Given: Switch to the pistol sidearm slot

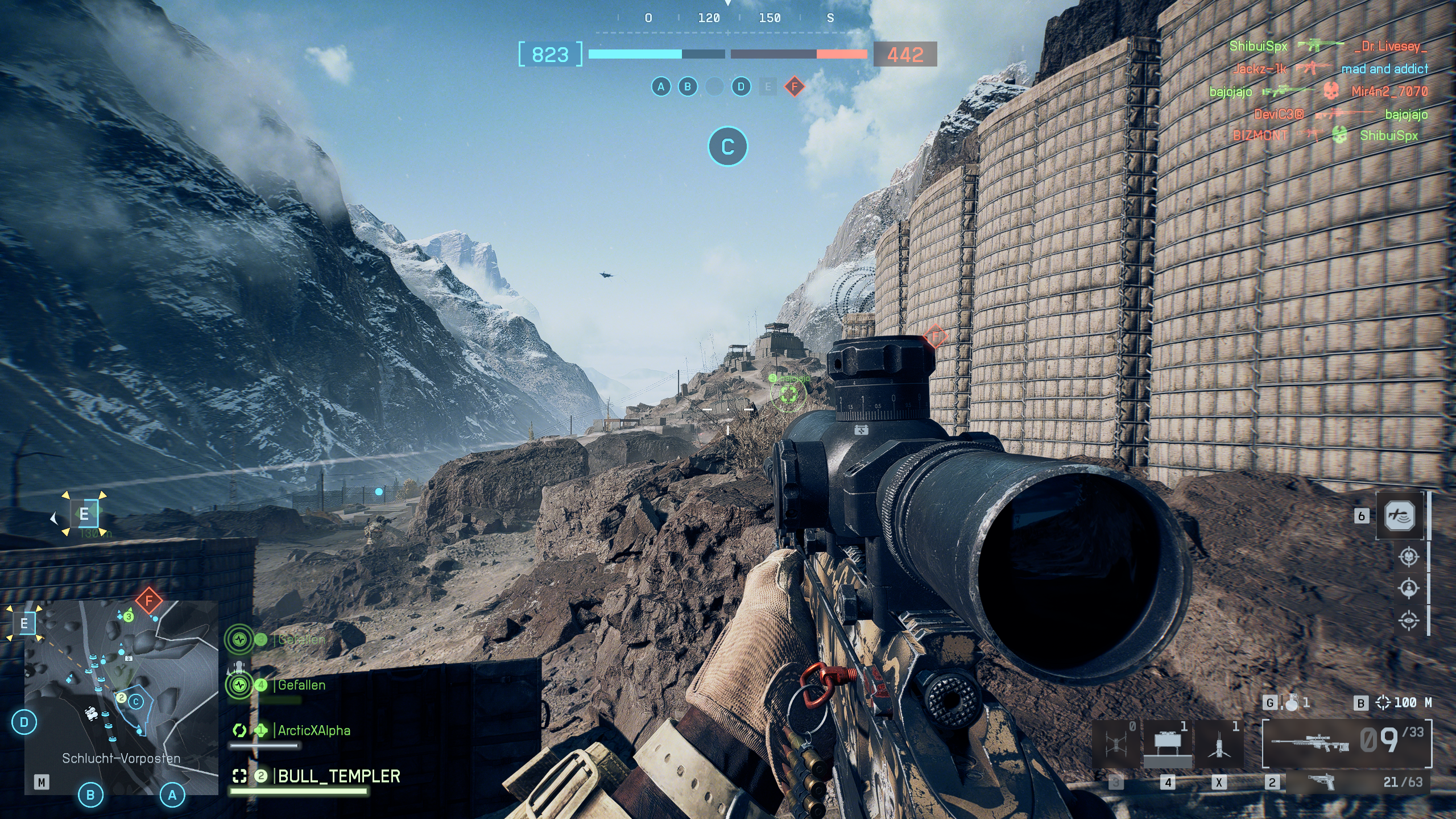Looking at the screenshot, I should point(1324,781).
